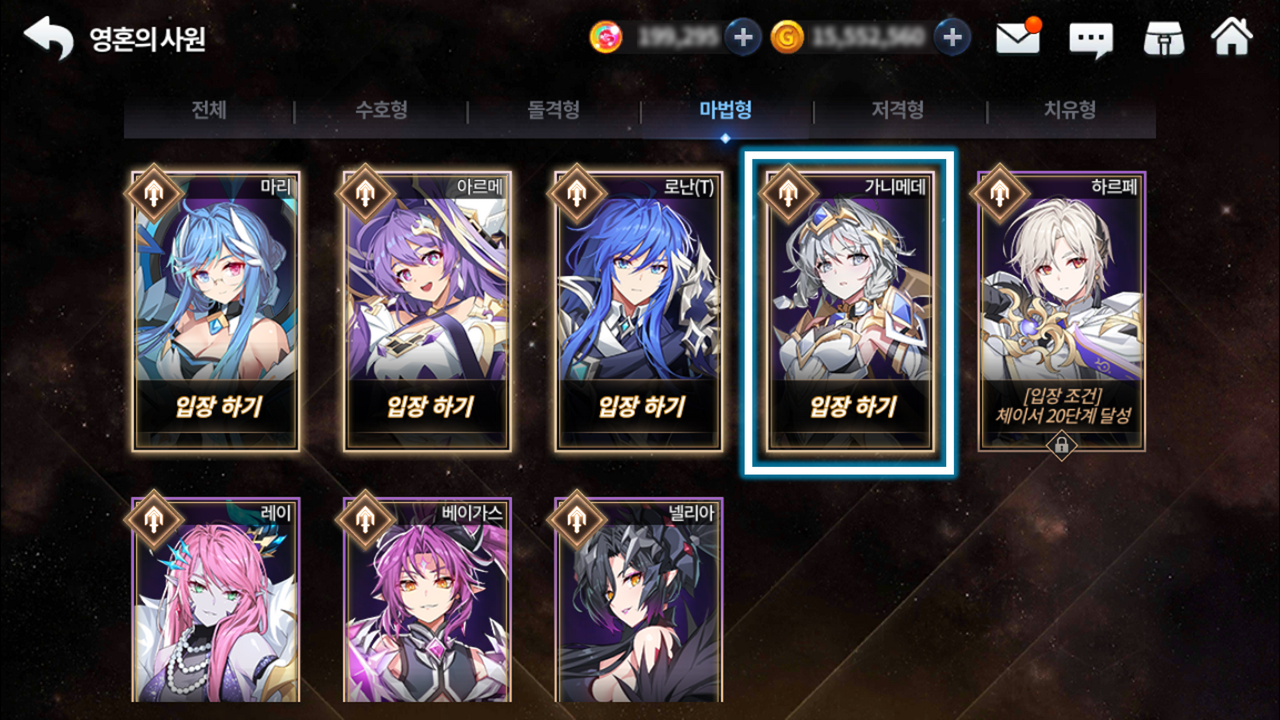Add more gold with the plus button

pyautogui.click(x=952, y=38)
